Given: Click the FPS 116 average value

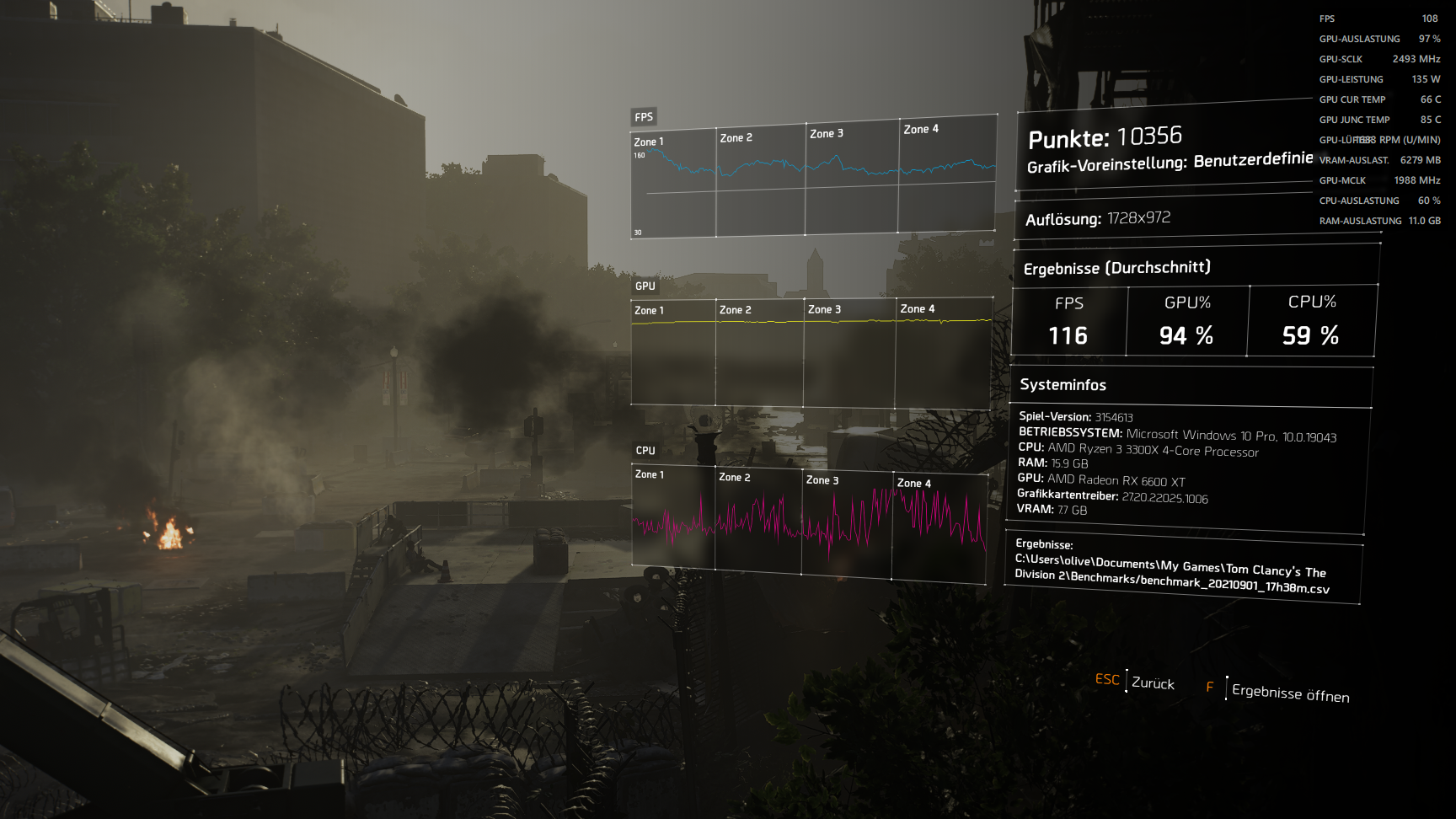Looking at the screenshot, I should click(1068, 336).
